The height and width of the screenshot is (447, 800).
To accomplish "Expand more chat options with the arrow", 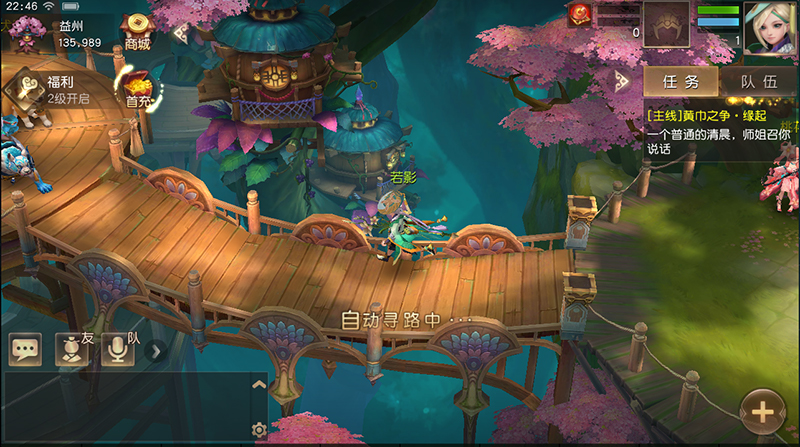I will click(155, 350).
